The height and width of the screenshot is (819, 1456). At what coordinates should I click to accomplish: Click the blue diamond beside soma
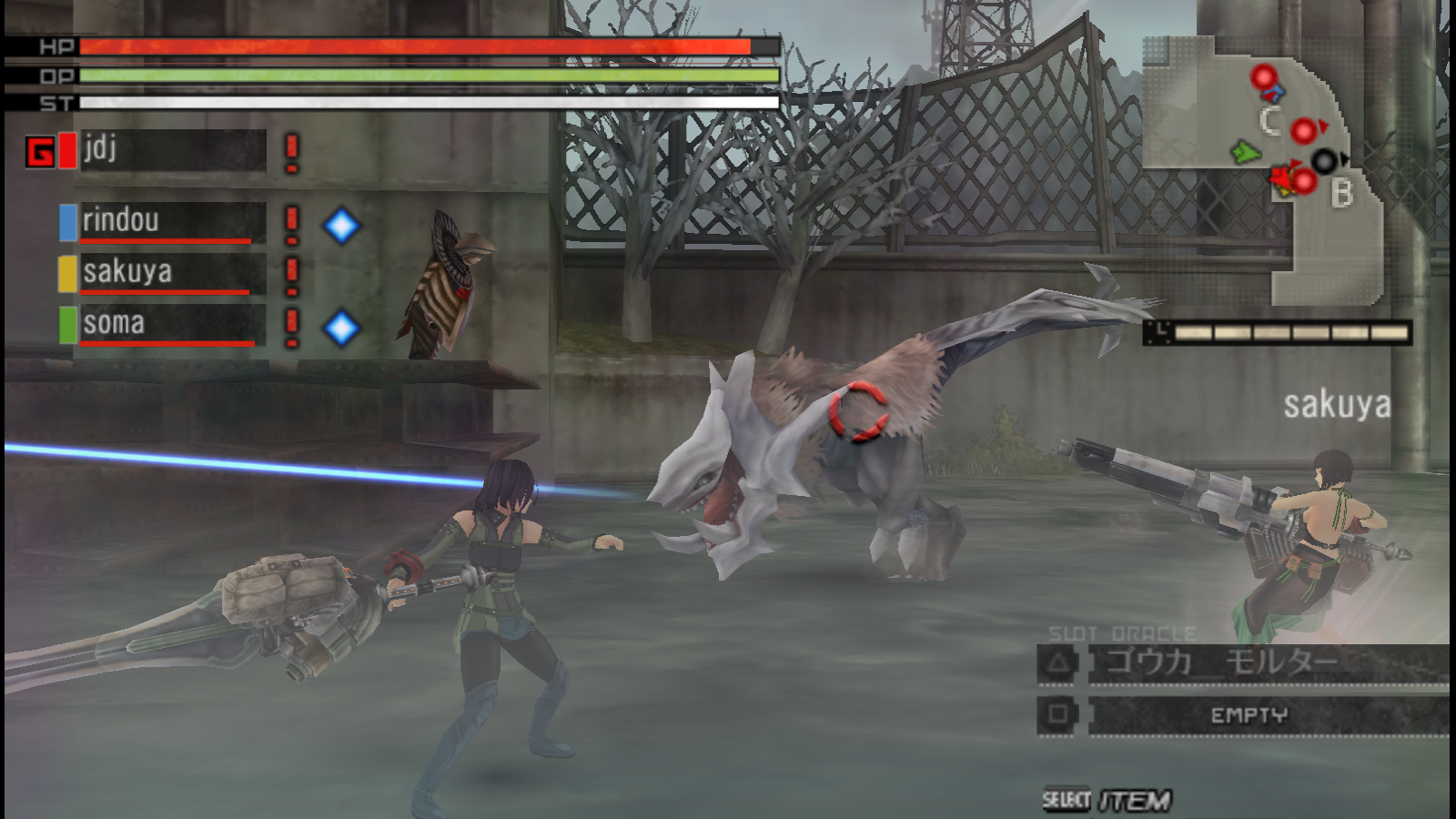341,328
